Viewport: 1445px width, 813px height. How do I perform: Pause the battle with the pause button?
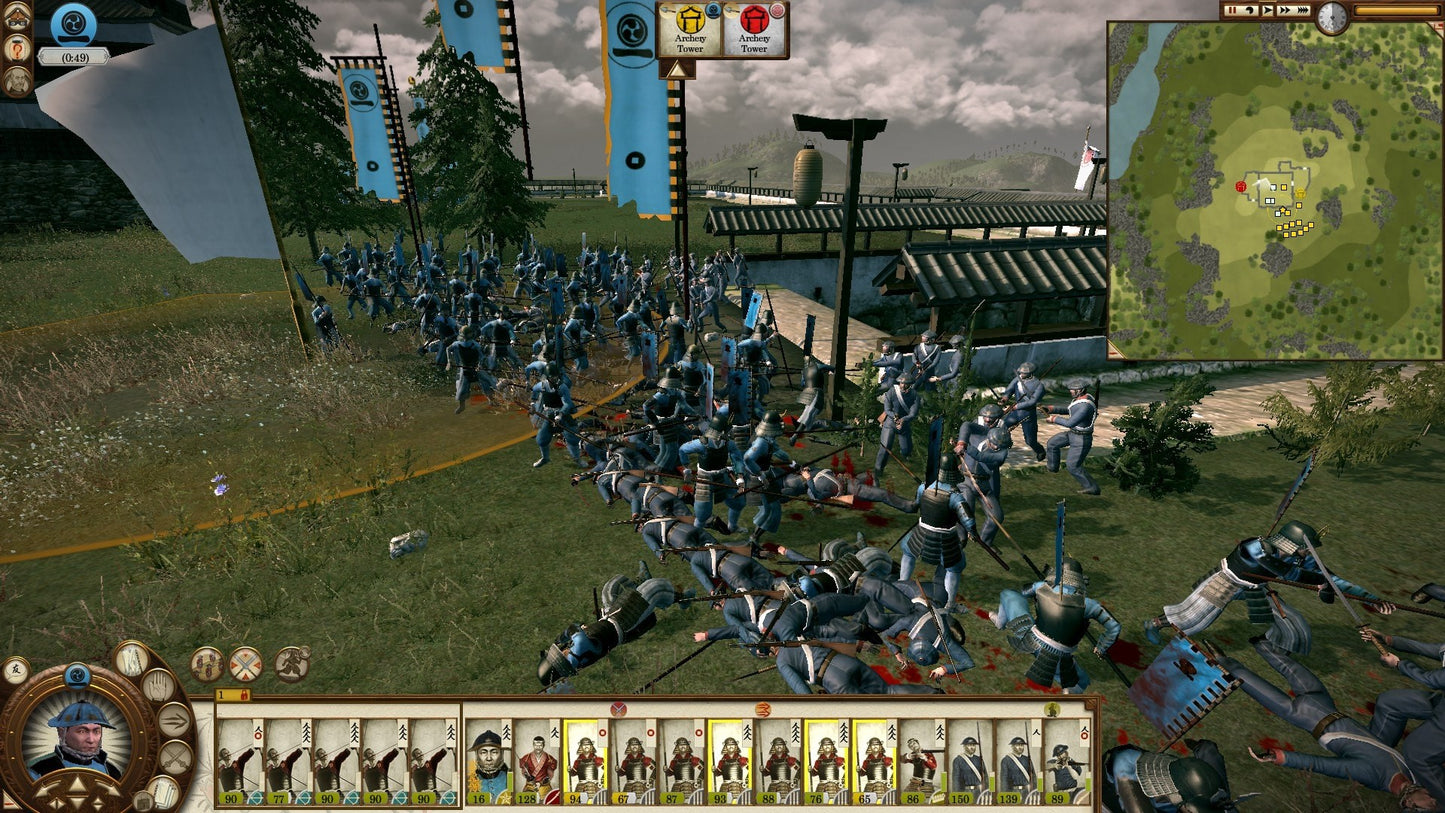(x=1231, y=10)
